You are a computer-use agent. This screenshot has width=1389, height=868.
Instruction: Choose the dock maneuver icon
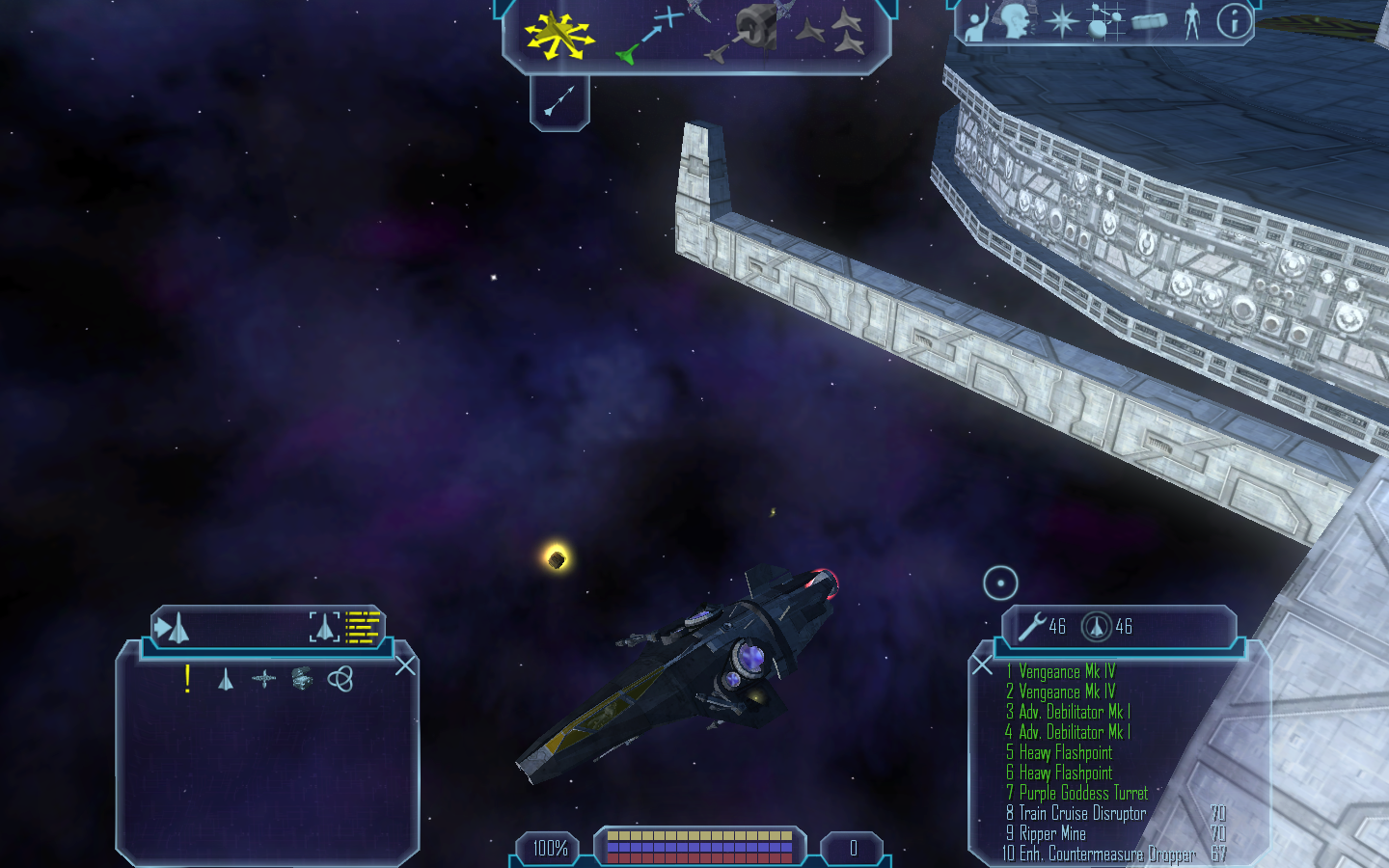pyautogui.click(x=752, y=31)
